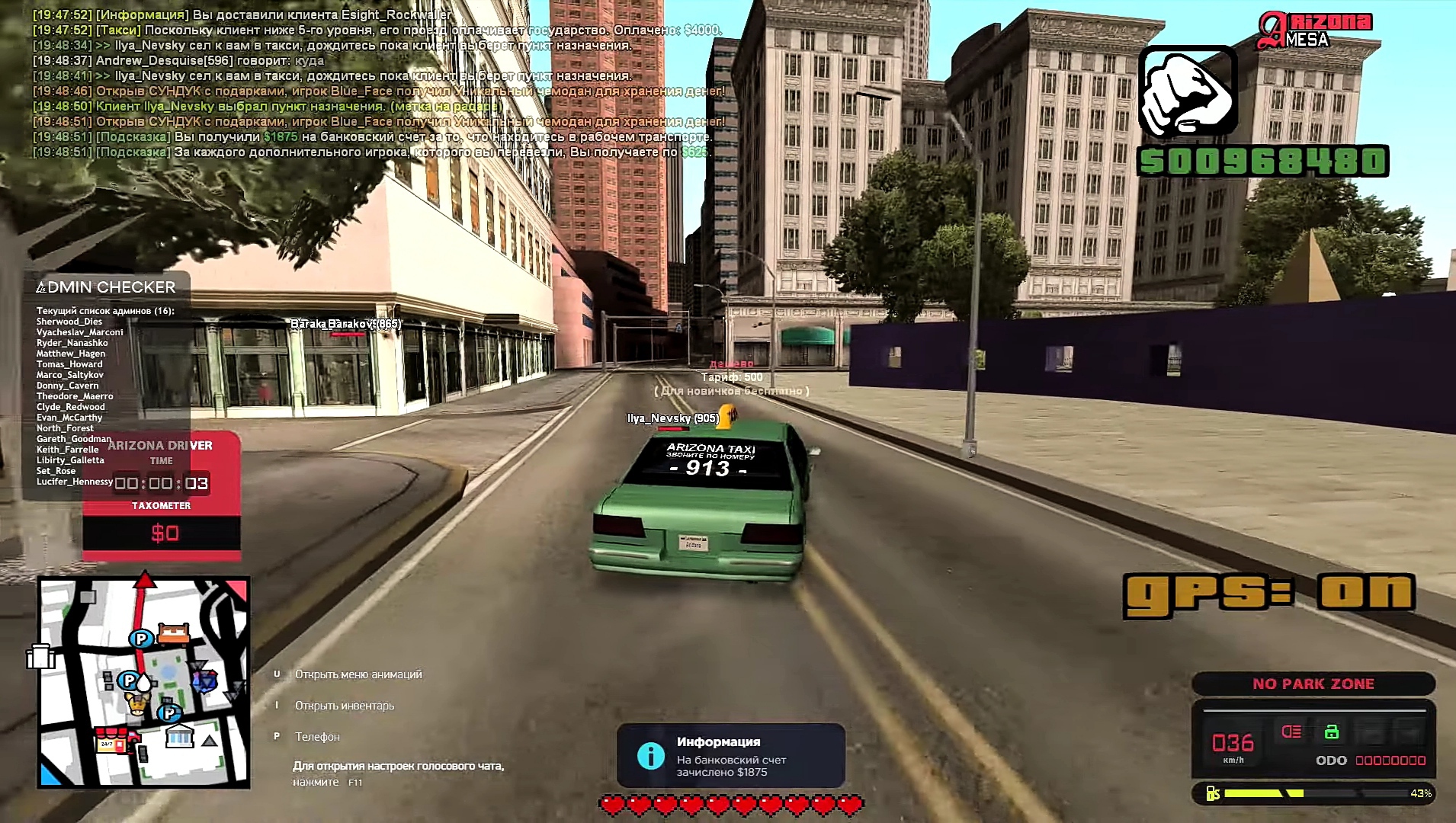This screenshot has height=823, width=1456.
Task: Click the orange bed marker on minimap
Action: point(173,635)
